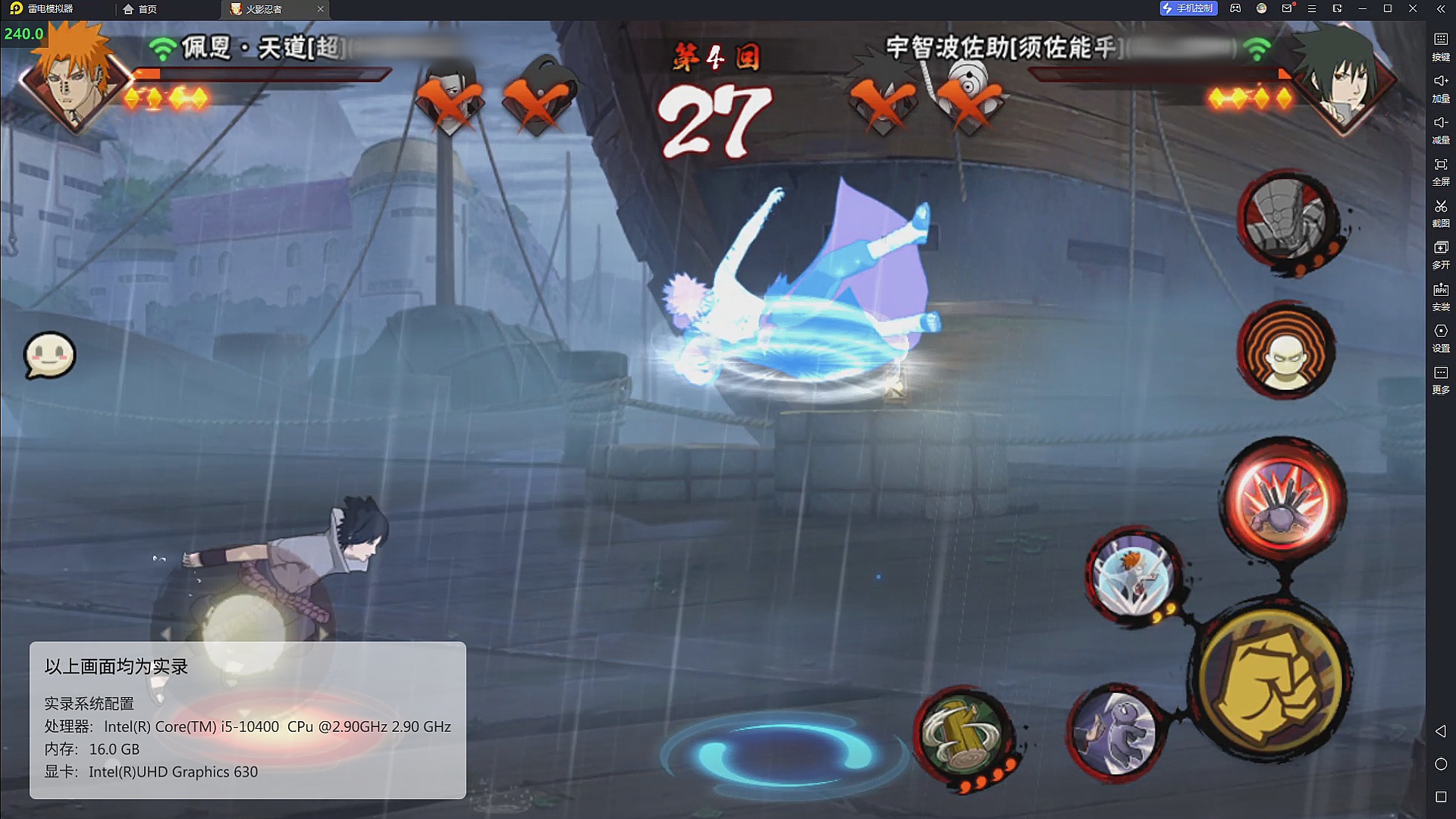The image size is (1456, 819).
Task: Use the orange-haired Pain skill icon
Action: [1133, 577]
